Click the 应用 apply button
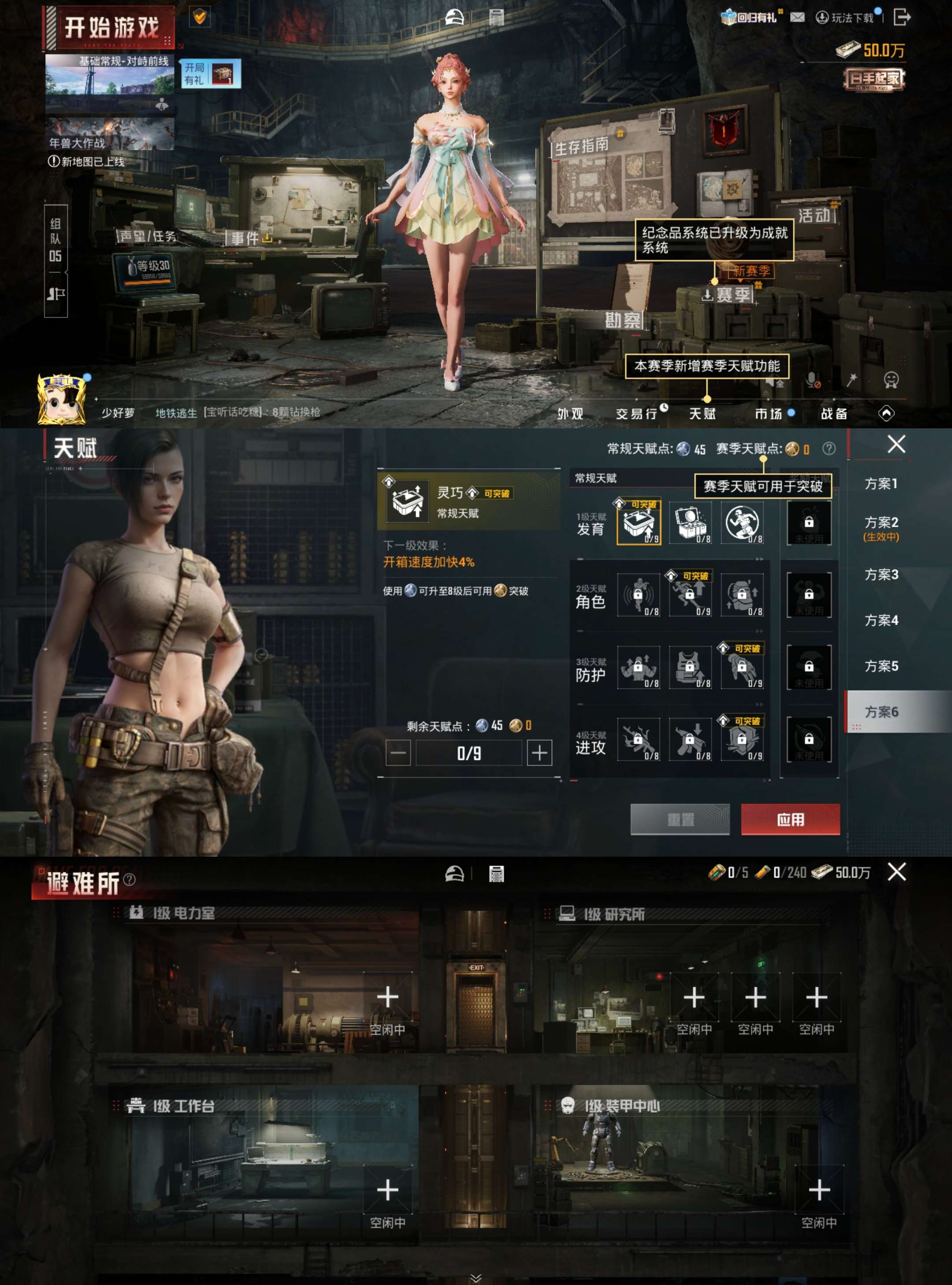 click(791, 820)
